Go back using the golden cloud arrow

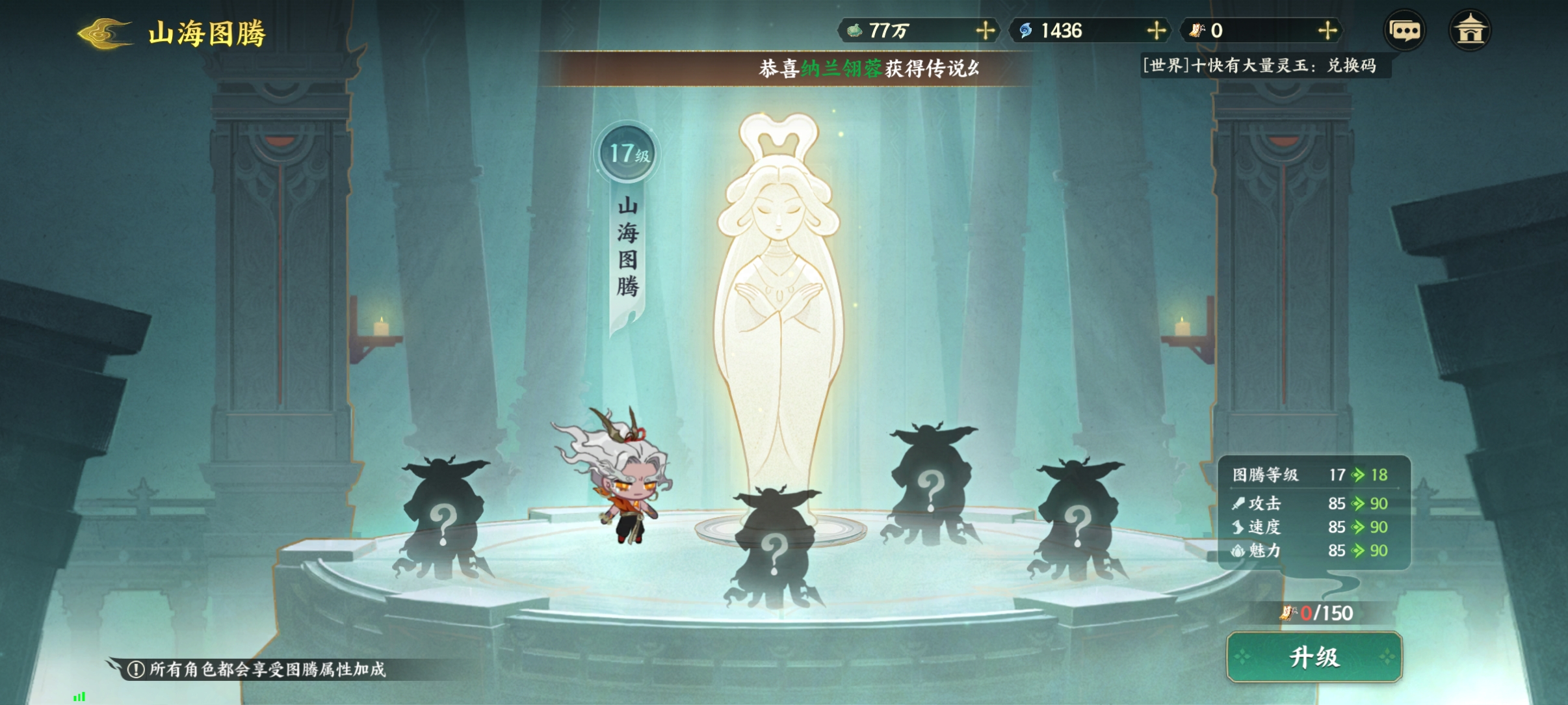click(104, 33)
